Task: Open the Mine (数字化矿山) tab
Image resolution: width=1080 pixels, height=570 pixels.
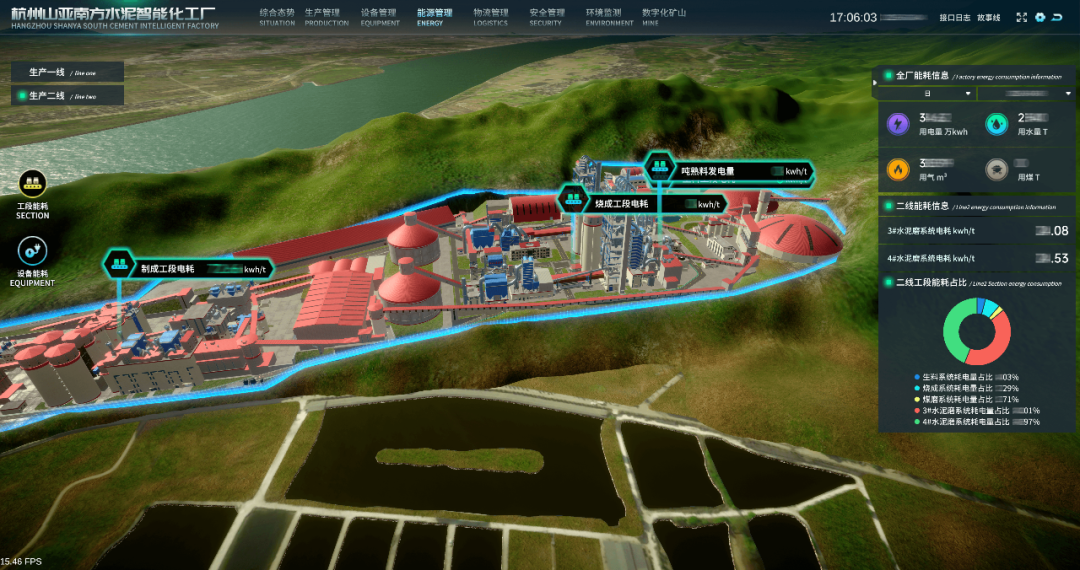Action: (664, 16)
